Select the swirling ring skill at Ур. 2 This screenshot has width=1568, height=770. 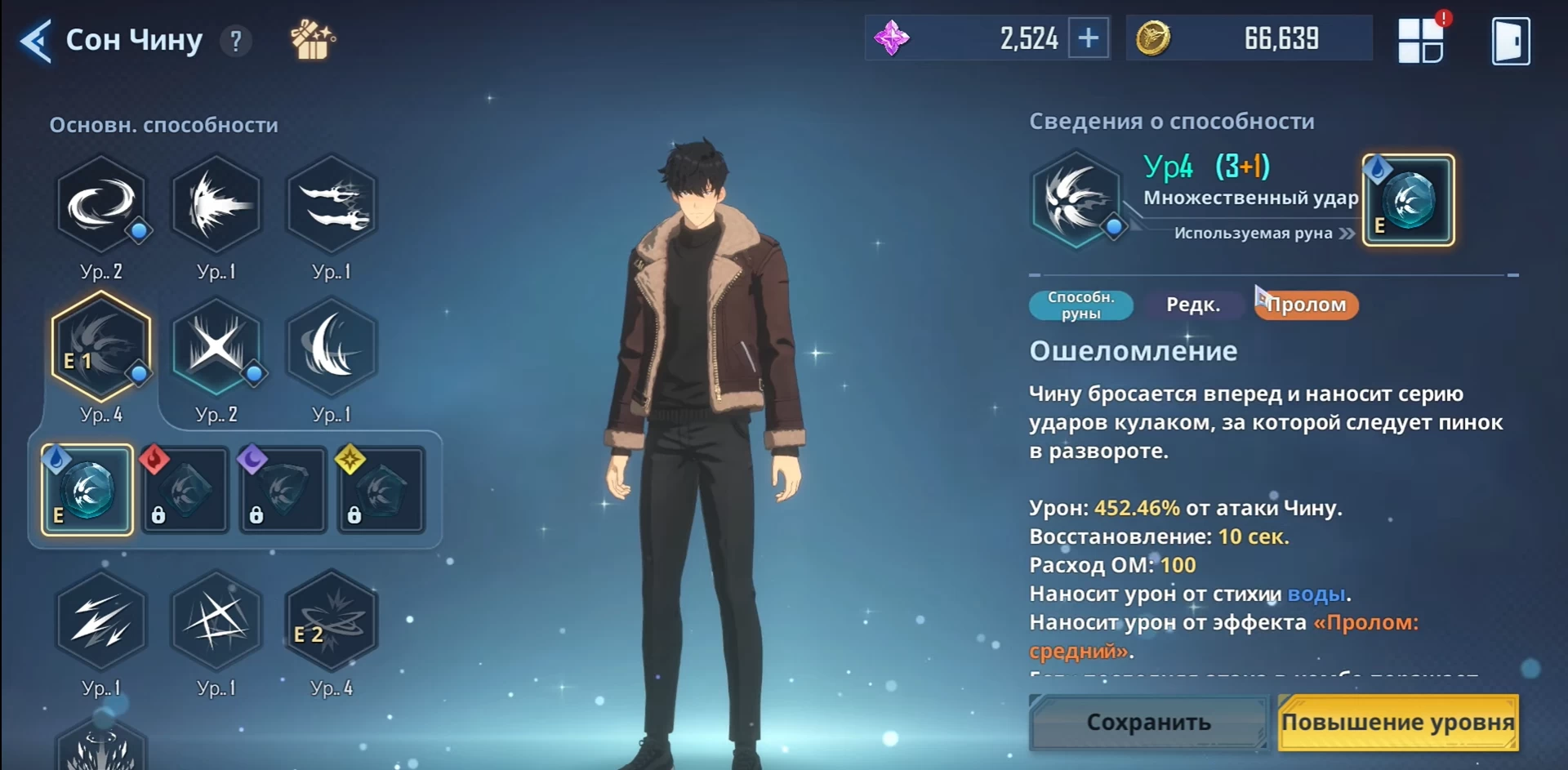[x=101, y=204]
